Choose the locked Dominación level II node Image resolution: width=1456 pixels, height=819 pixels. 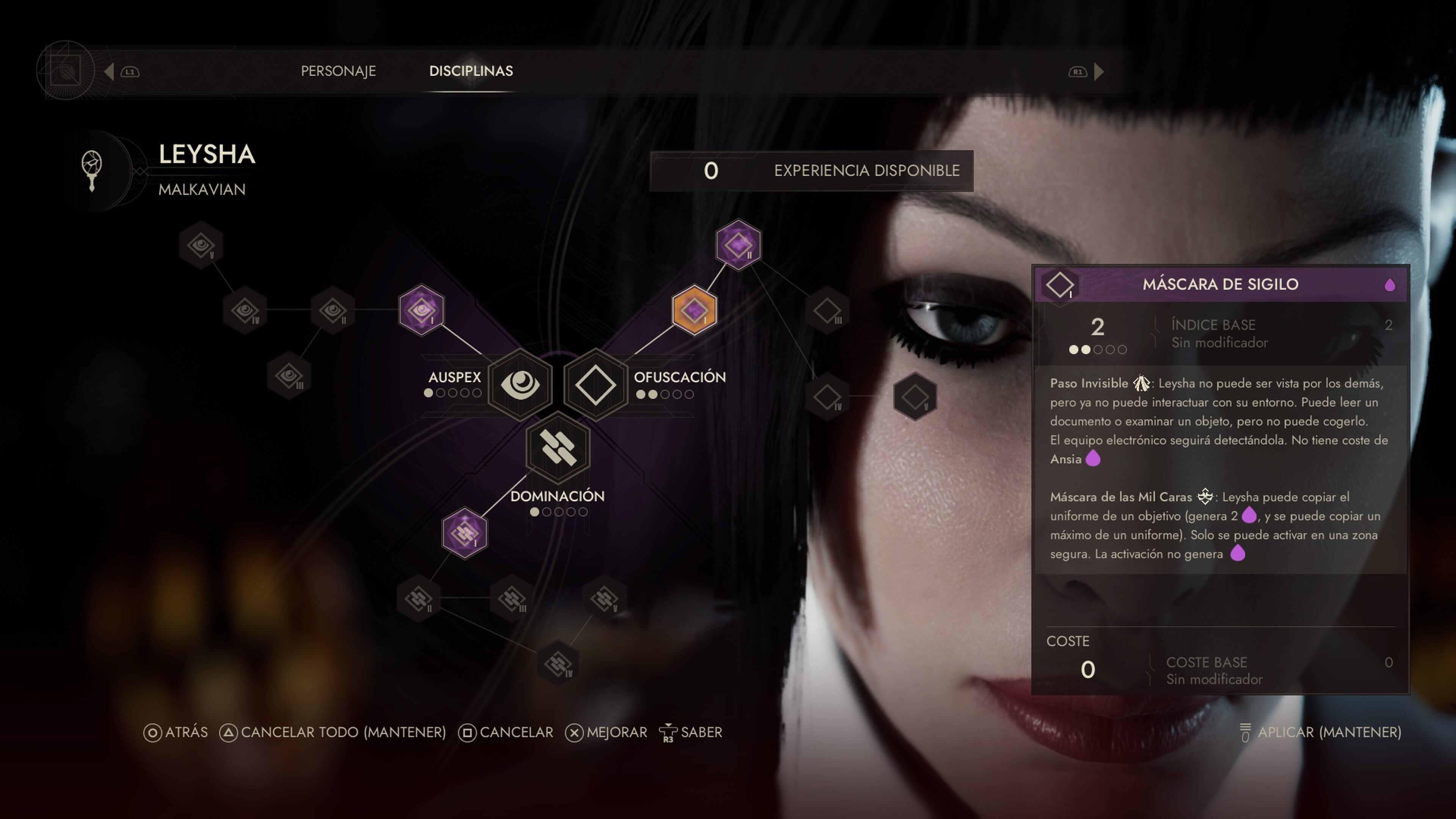[x=419, y=598]
